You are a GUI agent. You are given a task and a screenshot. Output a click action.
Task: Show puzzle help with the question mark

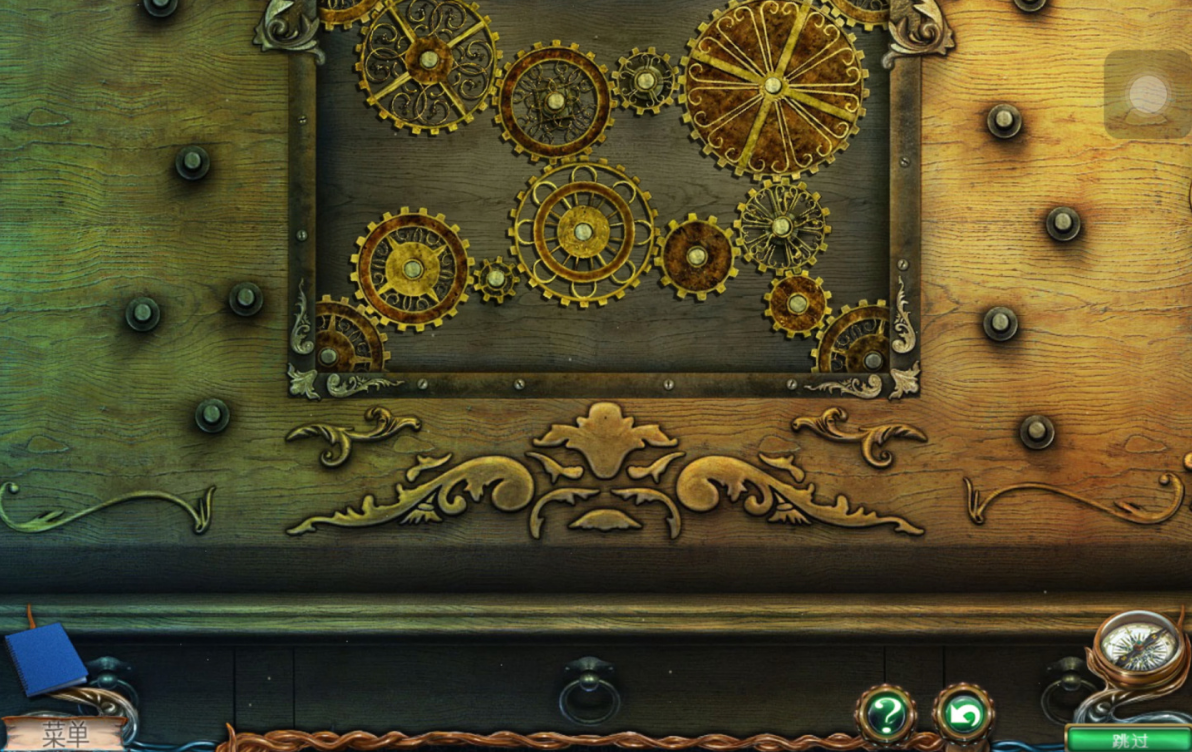[x=886, y=714]
